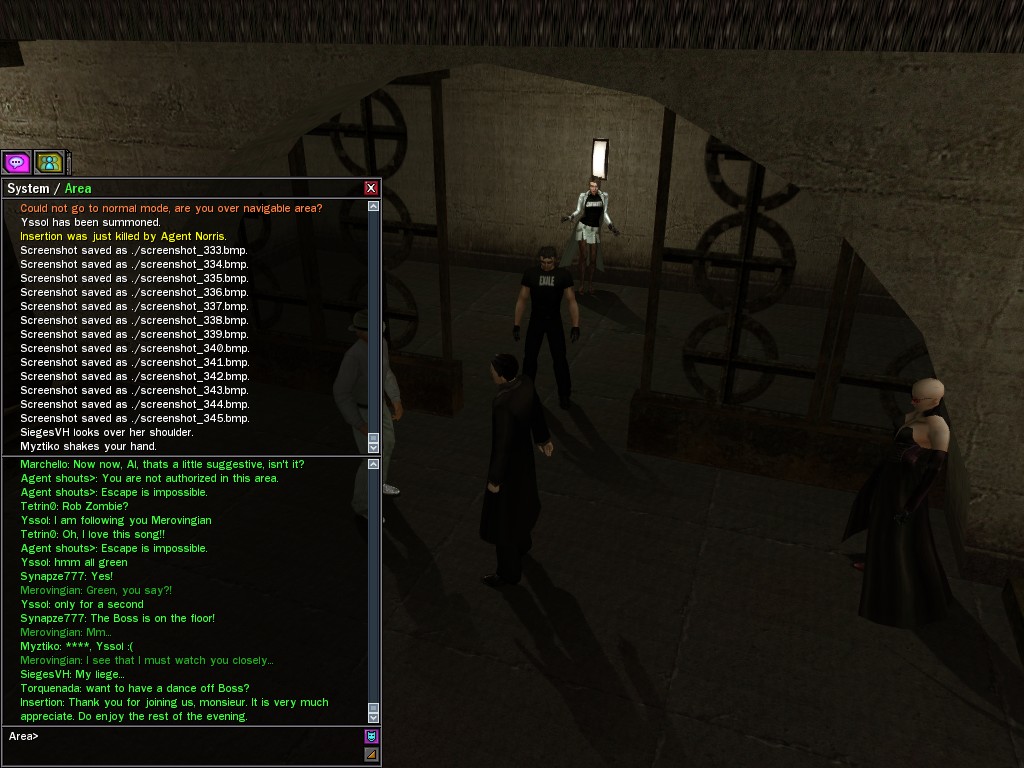Click the area chat's scroll-down arrow

coord(374,717)
